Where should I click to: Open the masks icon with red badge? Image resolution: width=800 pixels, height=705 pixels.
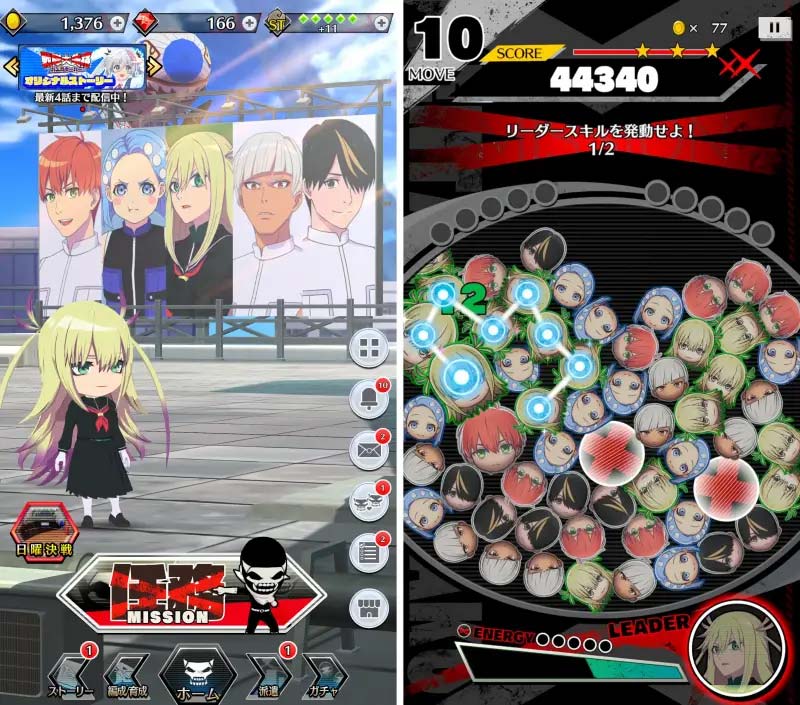pyautogui.click(x=369, y=500)
